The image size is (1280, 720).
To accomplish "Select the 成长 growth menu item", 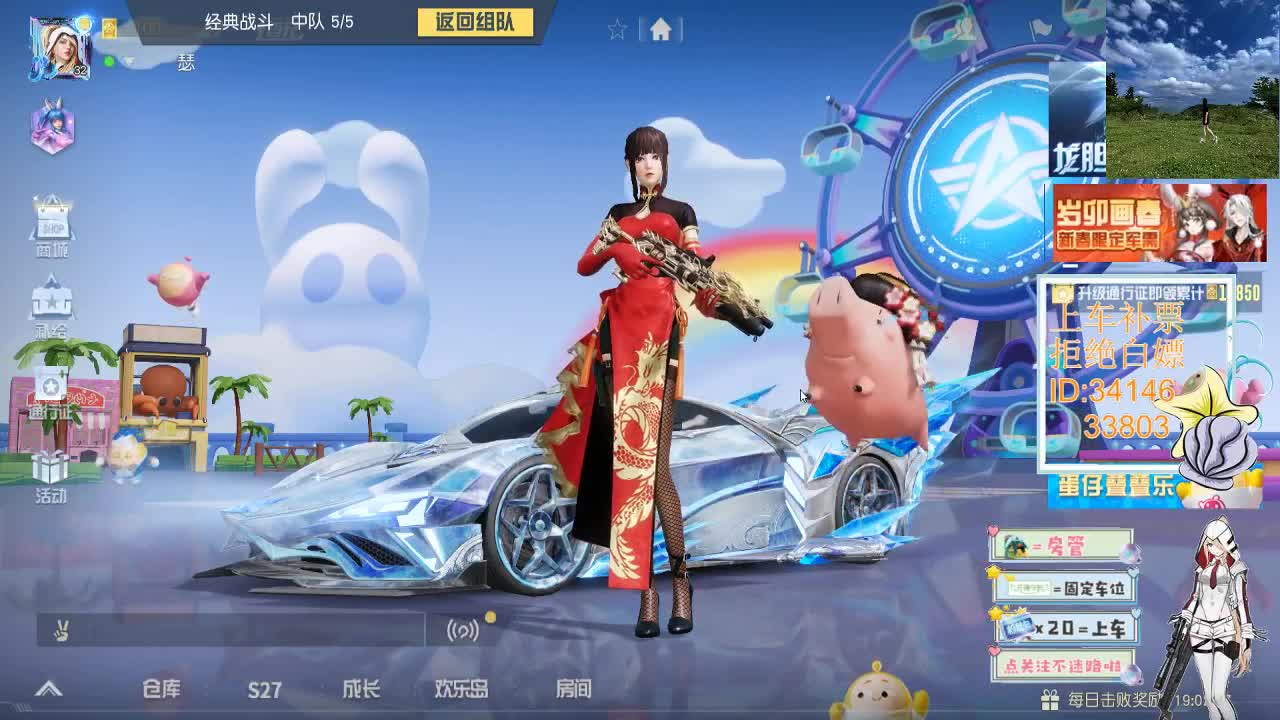I will point(364,689).
